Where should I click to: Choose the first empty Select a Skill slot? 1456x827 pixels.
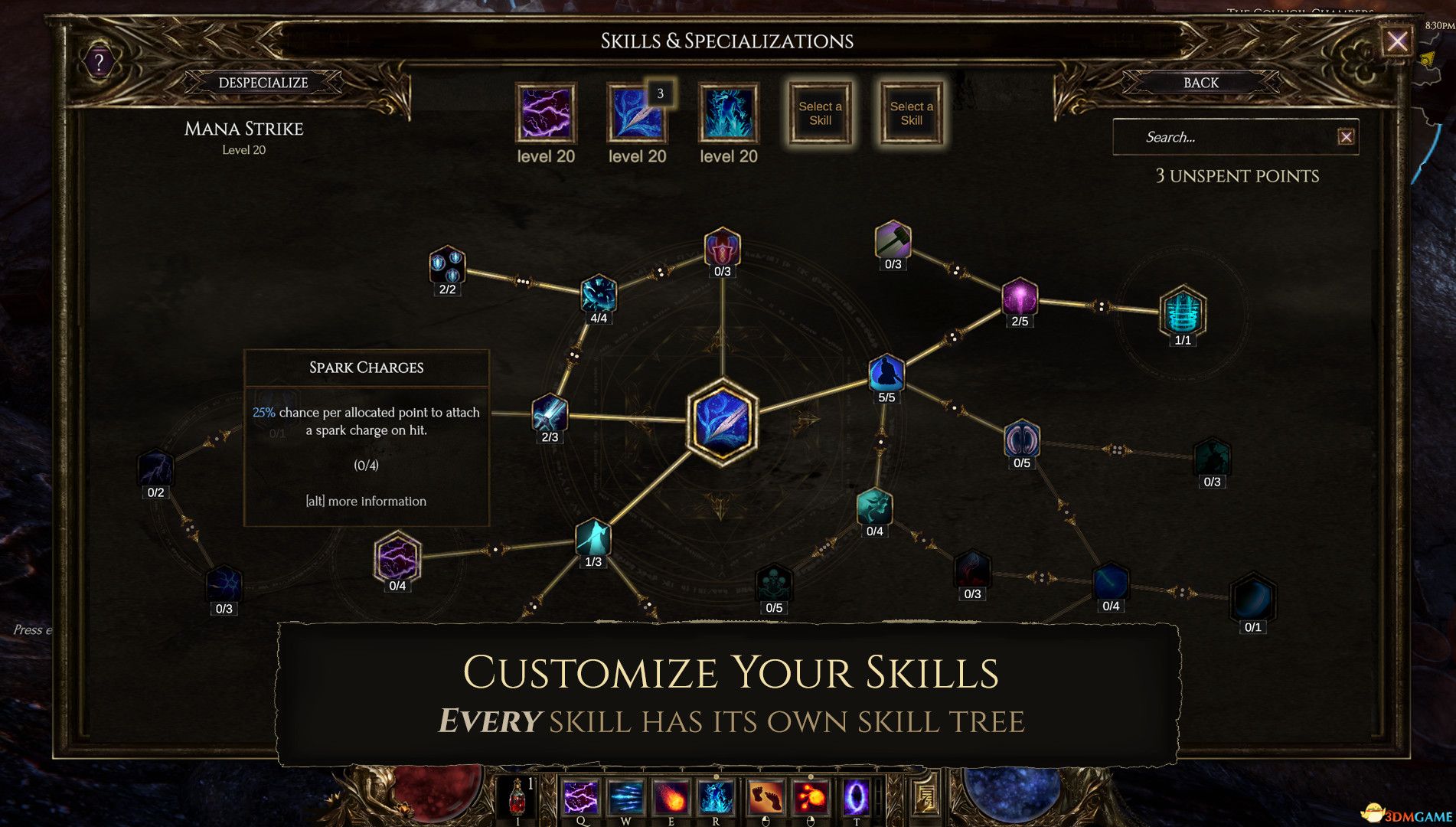coord(820,114)
